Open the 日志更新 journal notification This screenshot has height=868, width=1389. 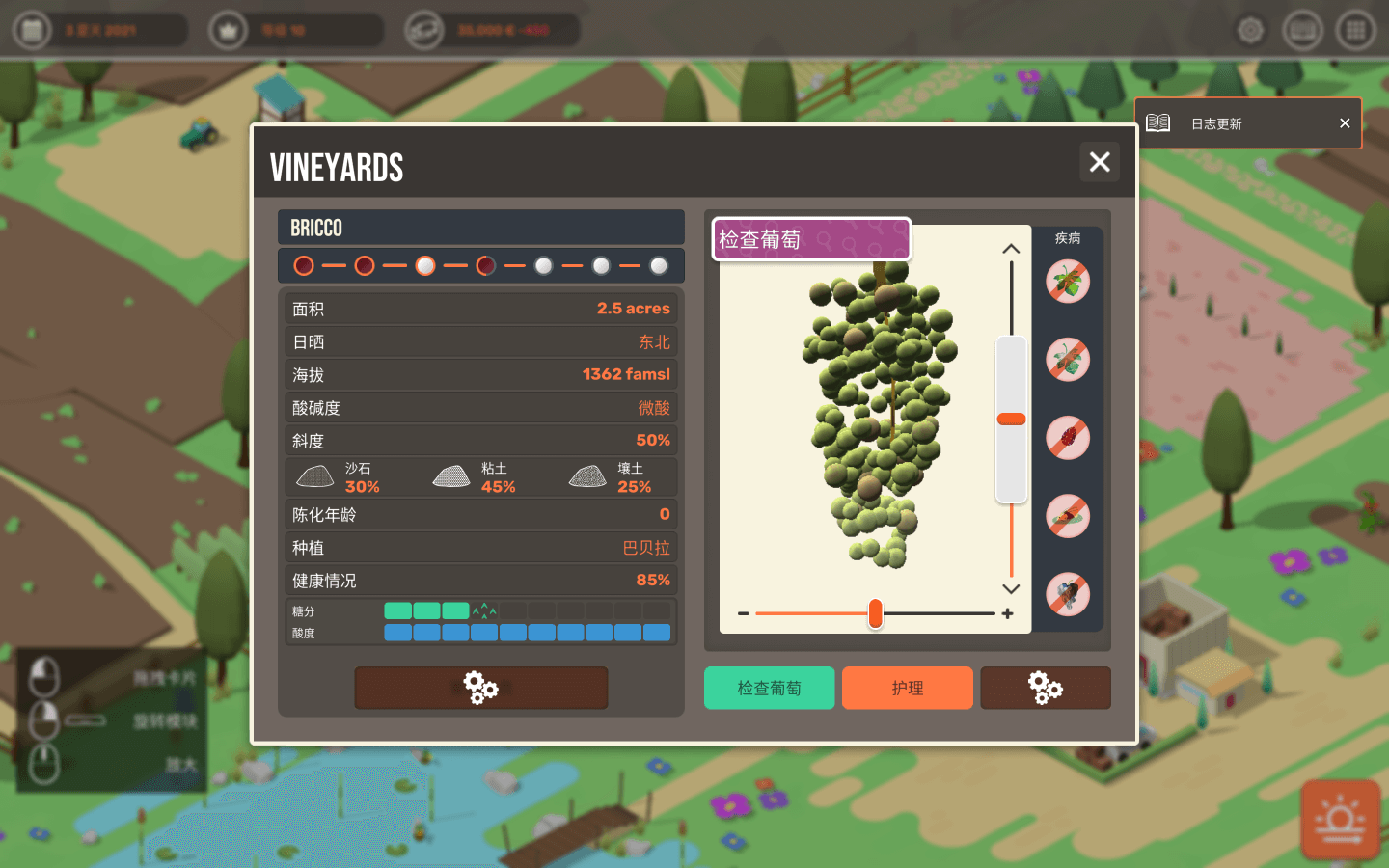1216,123
